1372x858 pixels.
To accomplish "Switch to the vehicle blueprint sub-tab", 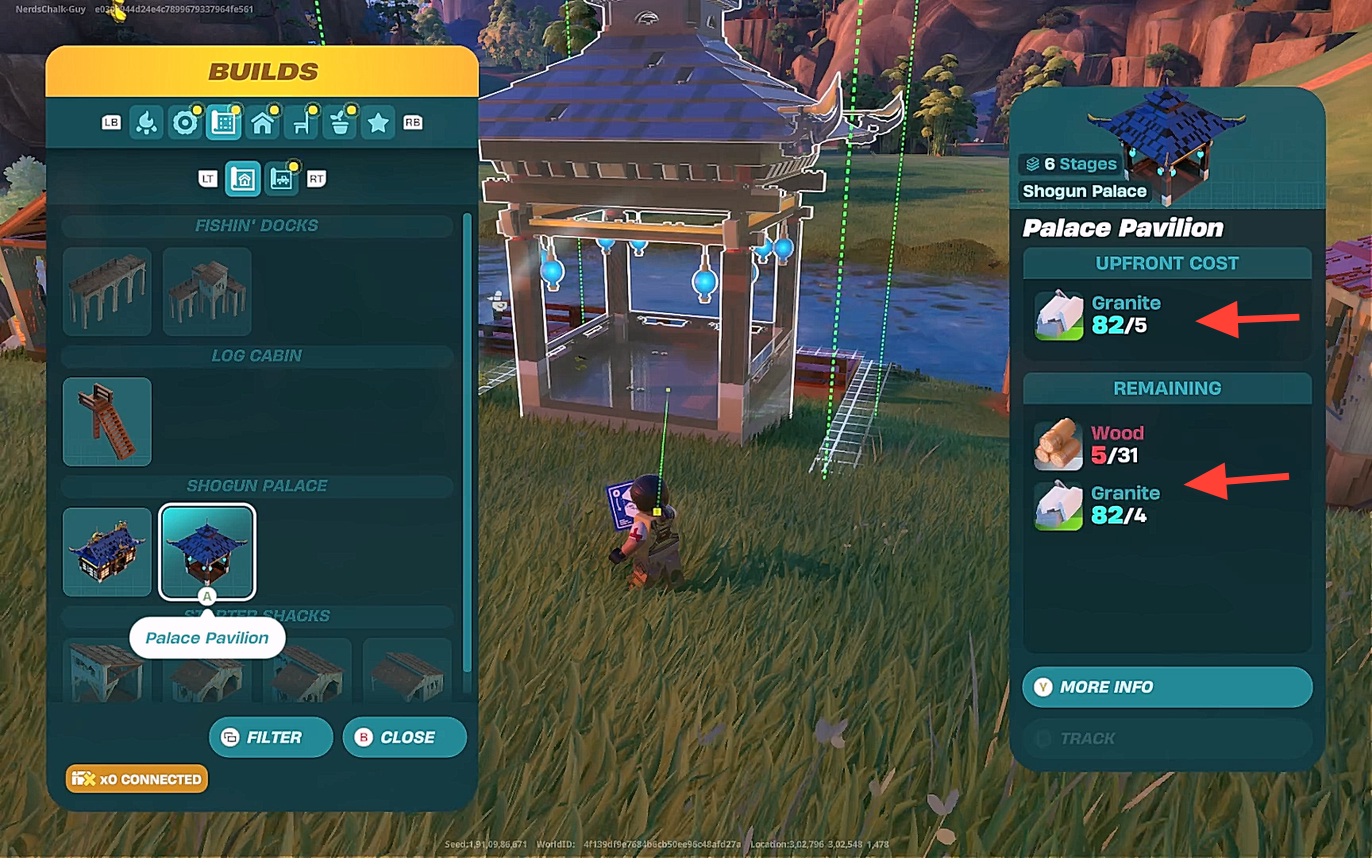I will click(283, 179).
